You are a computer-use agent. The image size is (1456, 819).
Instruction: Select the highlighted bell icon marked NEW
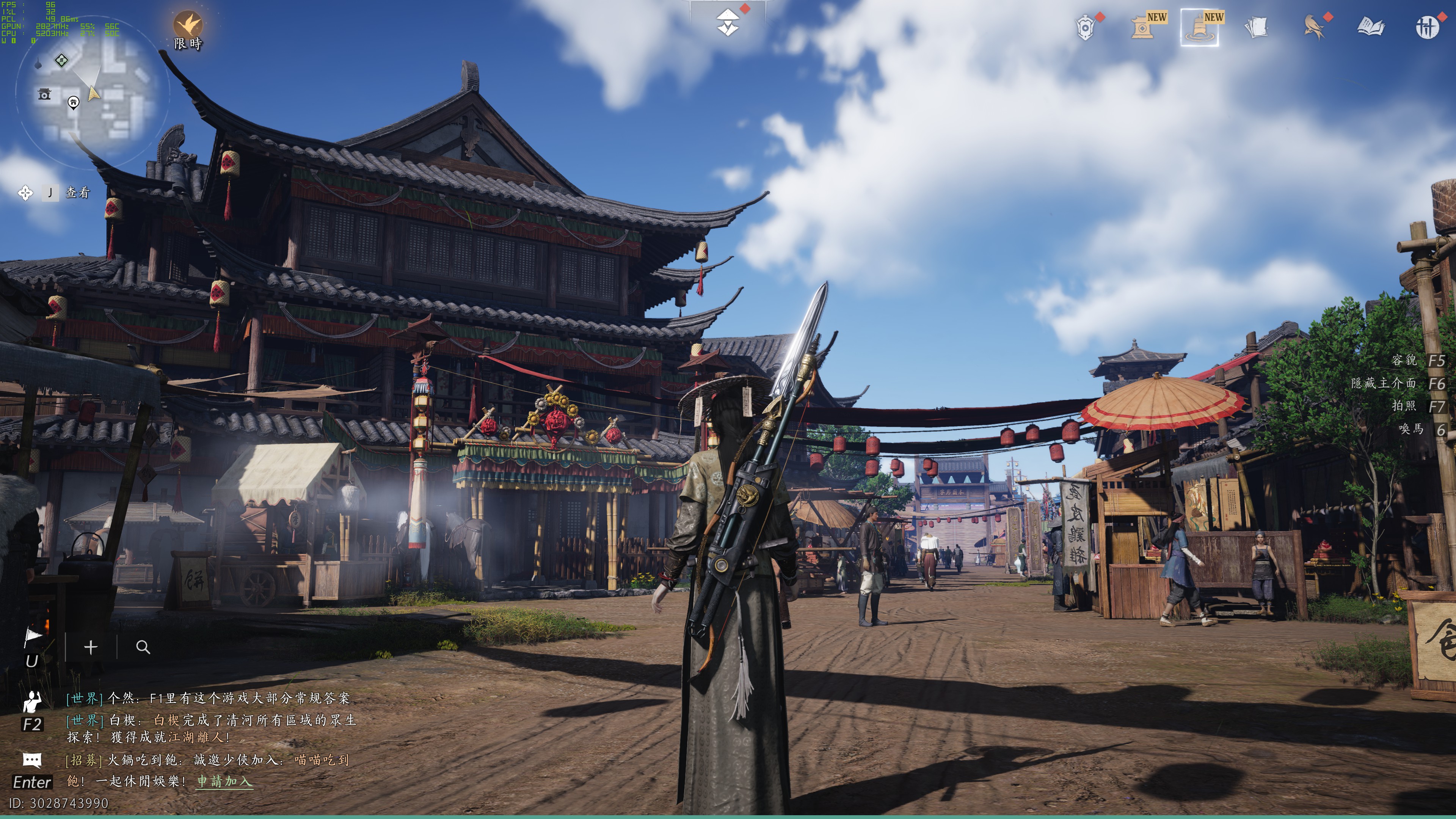click(x=1199, y=27)
